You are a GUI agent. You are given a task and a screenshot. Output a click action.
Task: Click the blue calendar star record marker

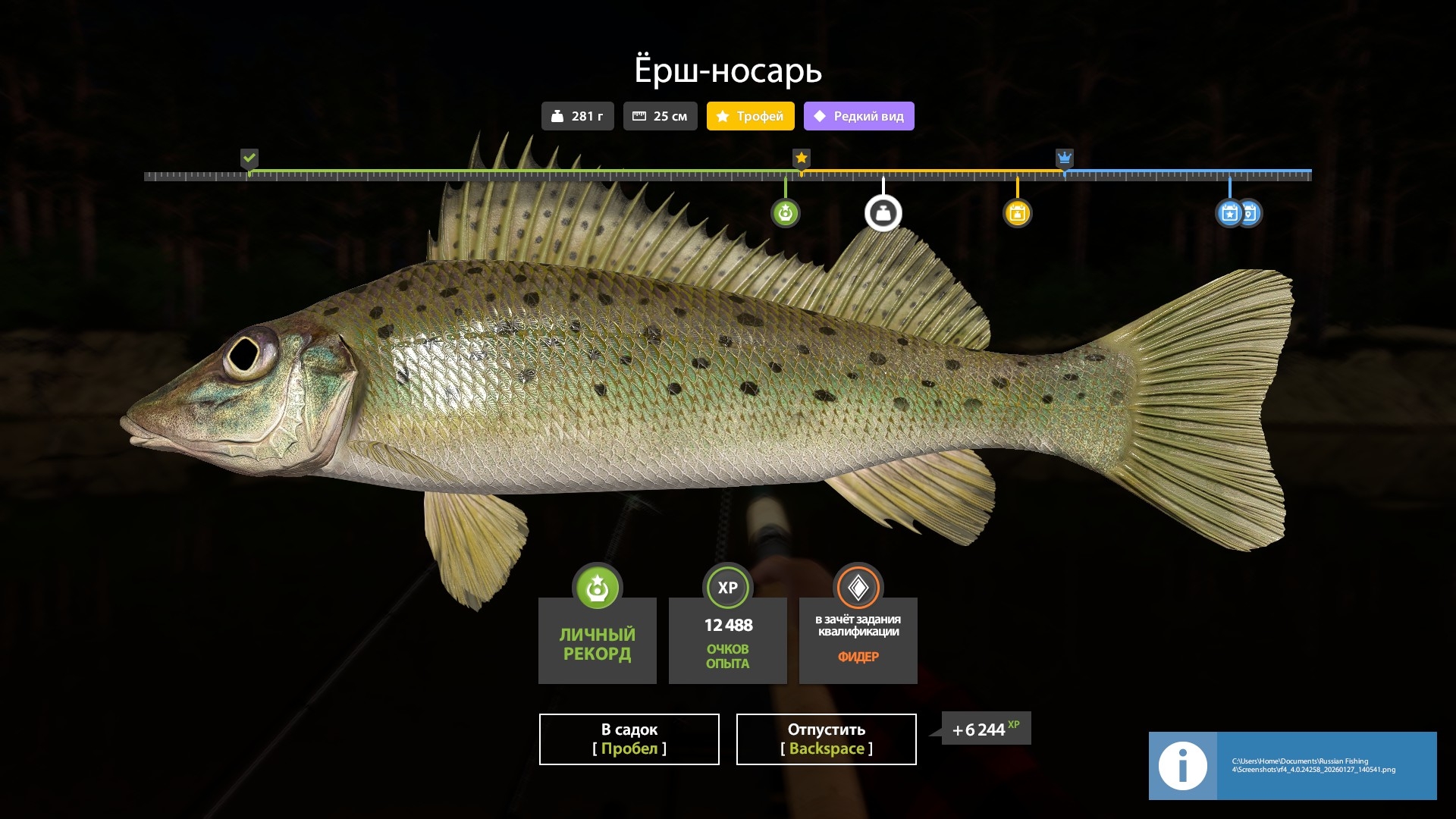(x=1228, y=213)
